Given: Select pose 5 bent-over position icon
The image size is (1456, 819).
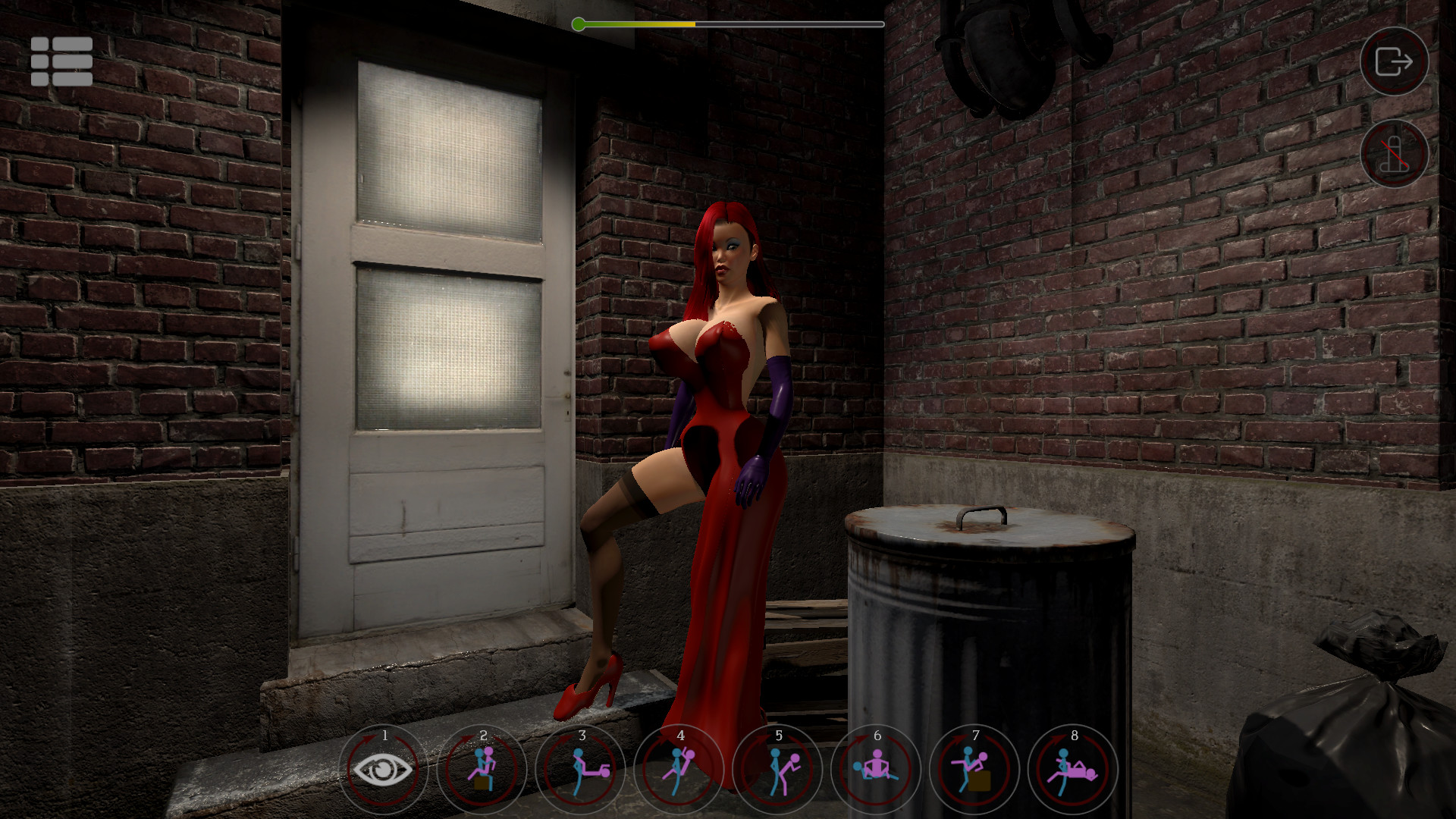Looking at the screenshot, I should [779, 770].
